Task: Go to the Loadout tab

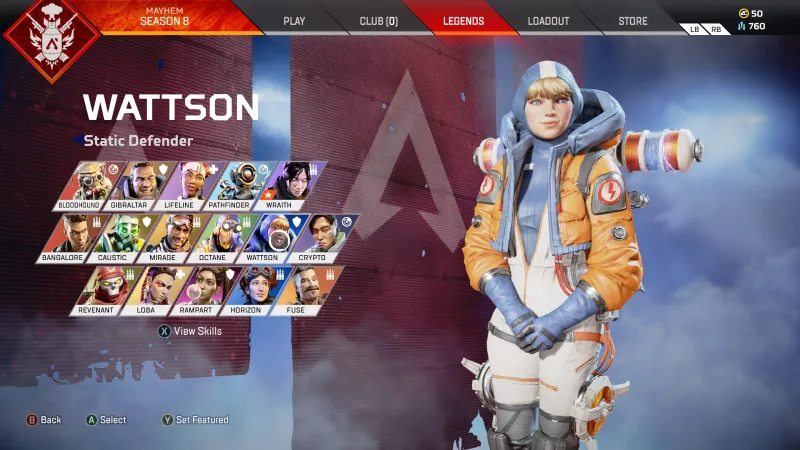Action: coord(548,20)
